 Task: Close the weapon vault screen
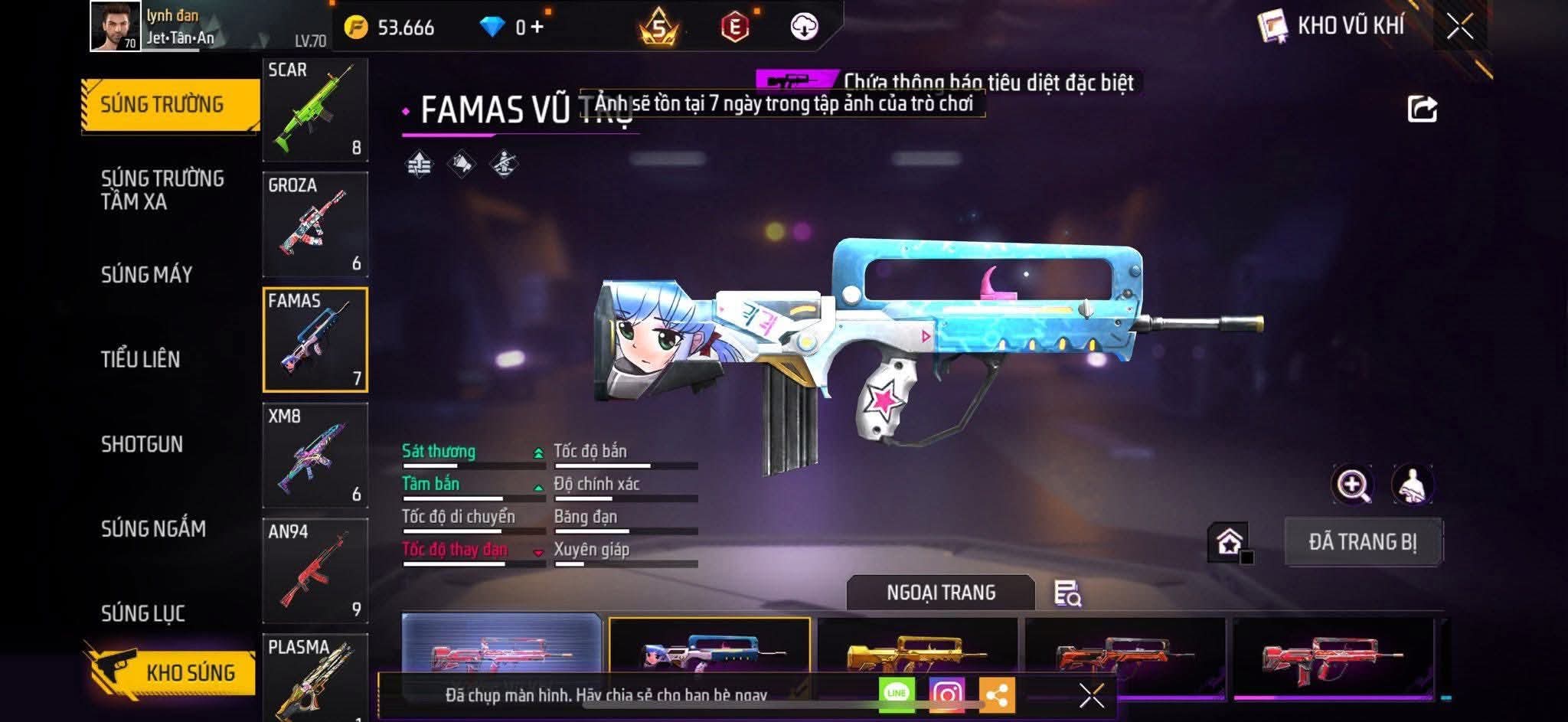point(1459,27)
